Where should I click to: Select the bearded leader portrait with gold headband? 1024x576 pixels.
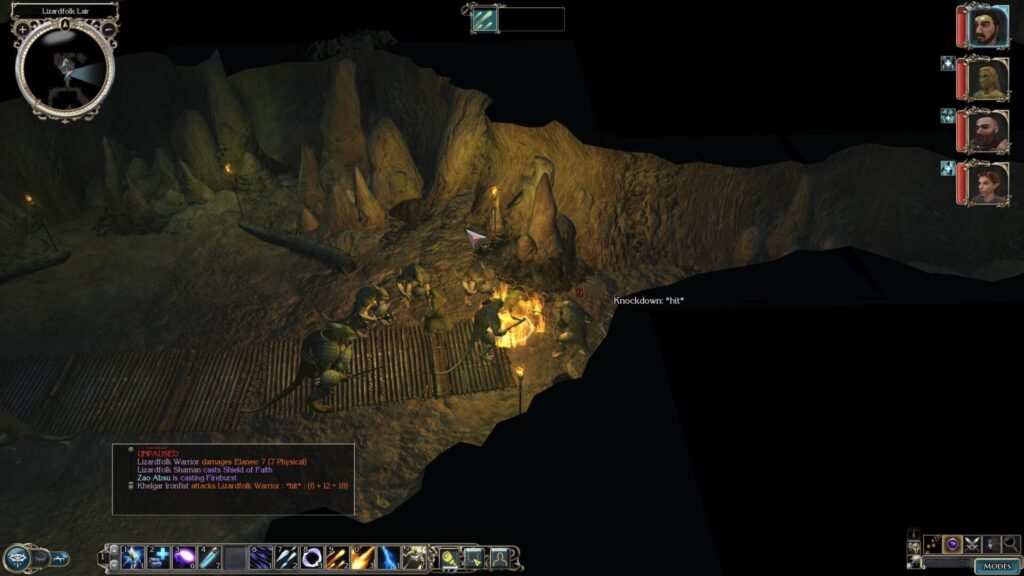click(x=986, y=26)
